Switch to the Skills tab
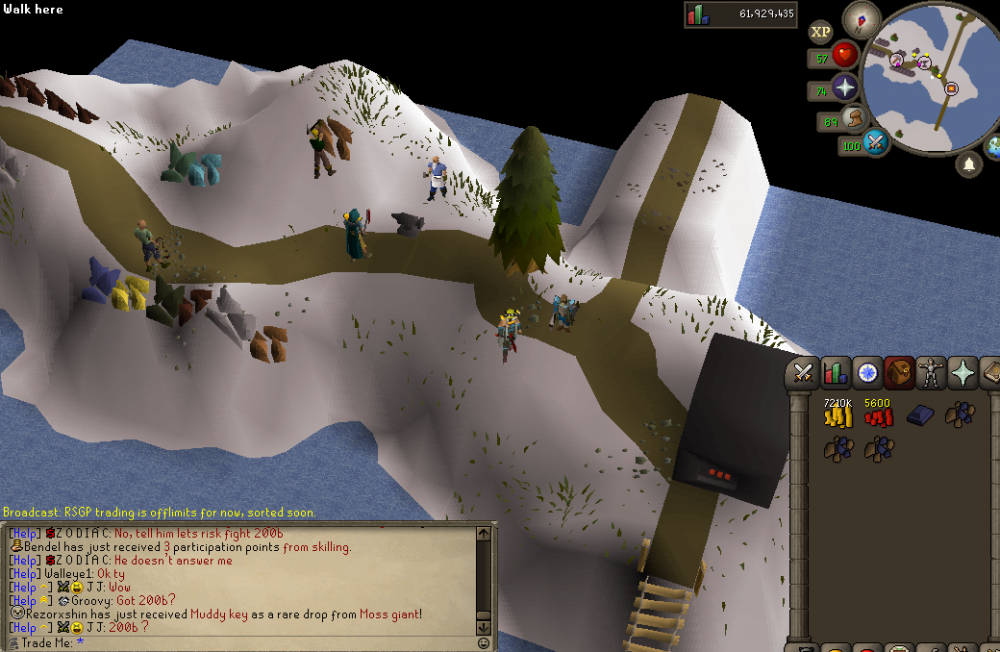1000x652 pixels. [x=835, y=373]
